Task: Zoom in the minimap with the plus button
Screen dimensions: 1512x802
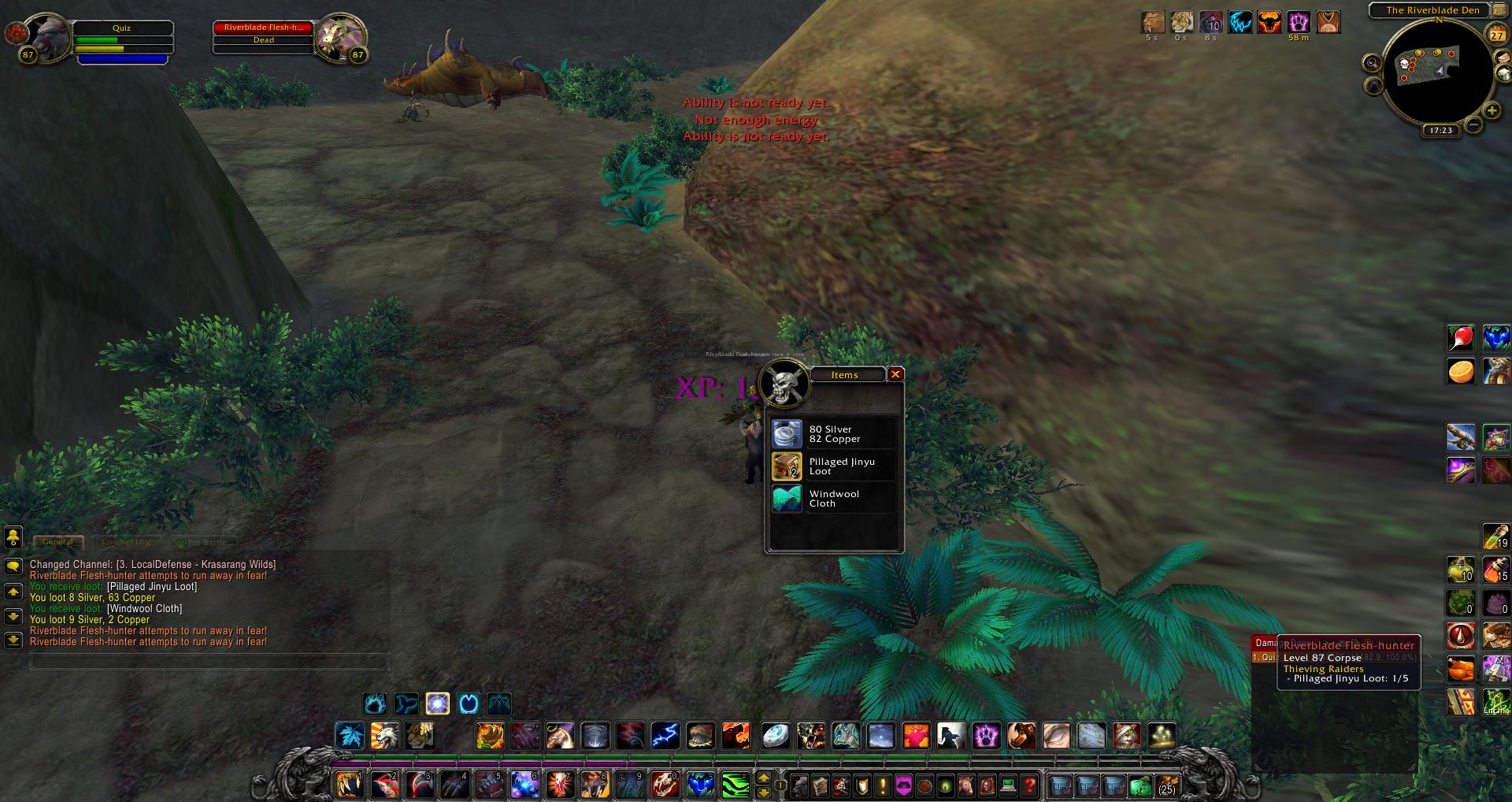Action: coord(1492,110)
